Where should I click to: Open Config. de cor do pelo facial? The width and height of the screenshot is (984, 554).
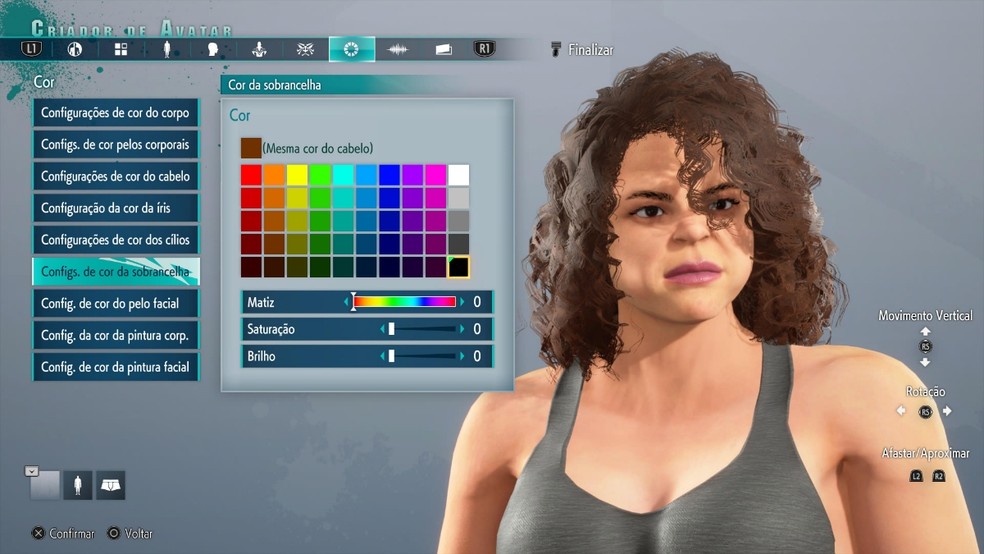pyautogui.click(x=115, y=303)
